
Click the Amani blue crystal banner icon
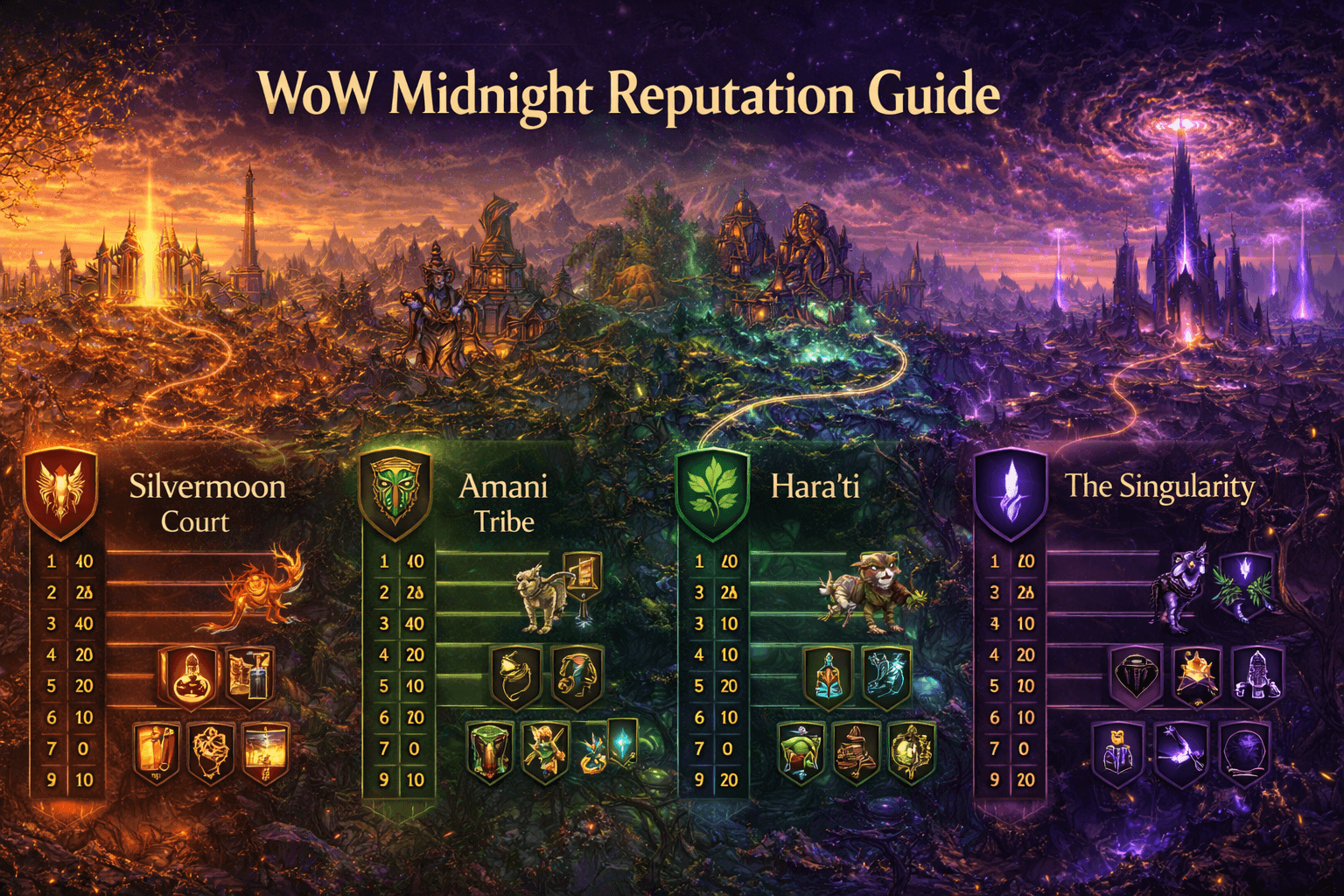[x=622, y=744]
